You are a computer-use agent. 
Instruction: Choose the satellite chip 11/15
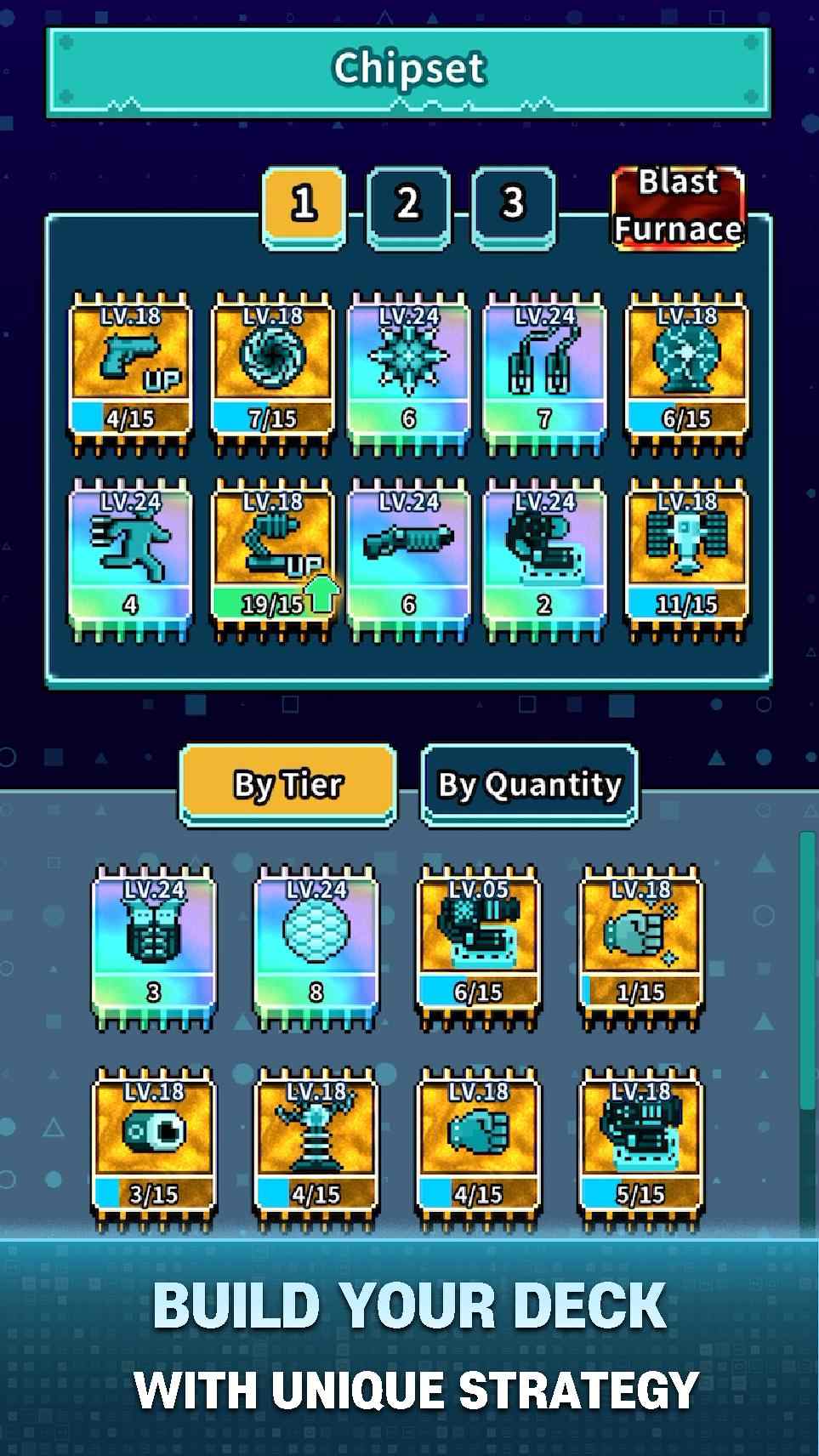tap(686, 557)
